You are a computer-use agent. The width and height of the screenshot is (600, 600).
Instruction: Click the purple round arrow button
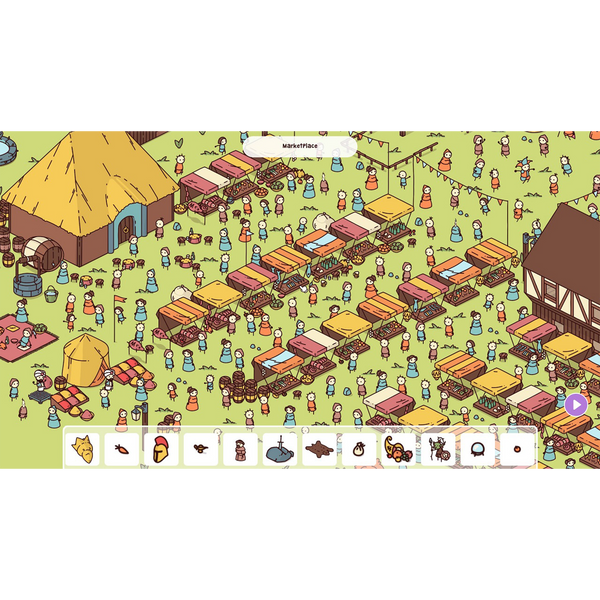pyautogui.click(x=576, y=405)
